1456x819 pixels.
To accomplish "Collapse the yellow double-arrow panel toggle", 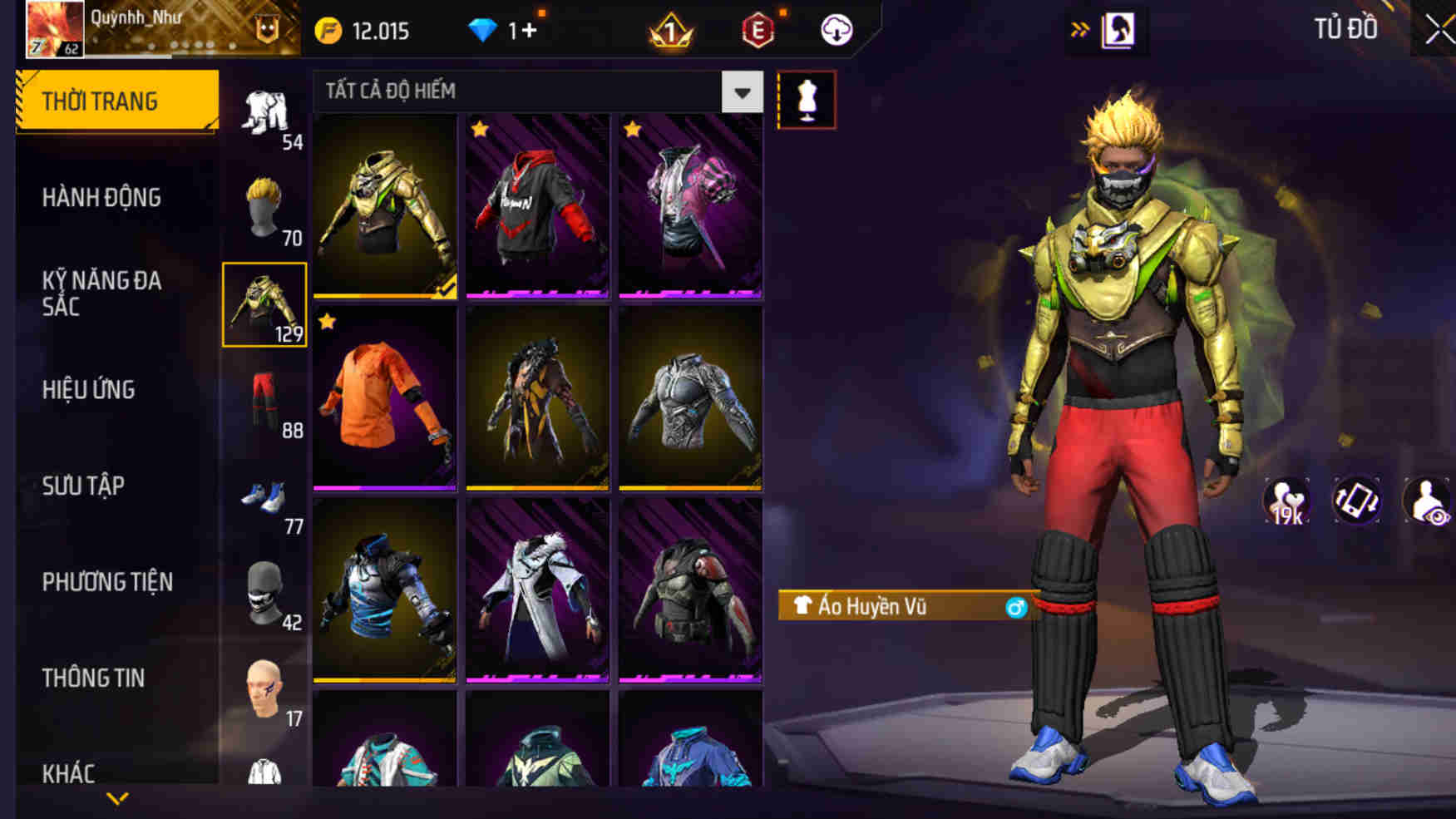I will tap(1081, 27).
